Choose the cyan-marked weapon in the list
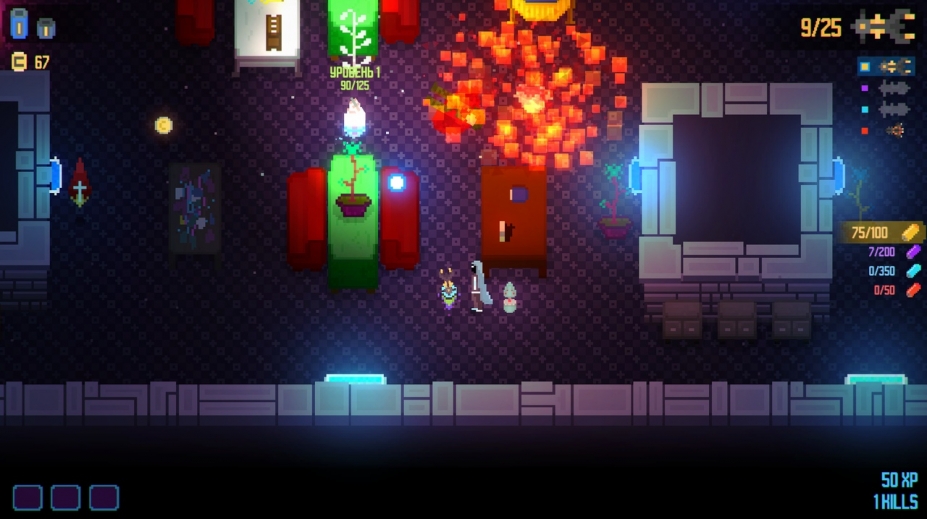927x519 pixels. tap(895, 109)
